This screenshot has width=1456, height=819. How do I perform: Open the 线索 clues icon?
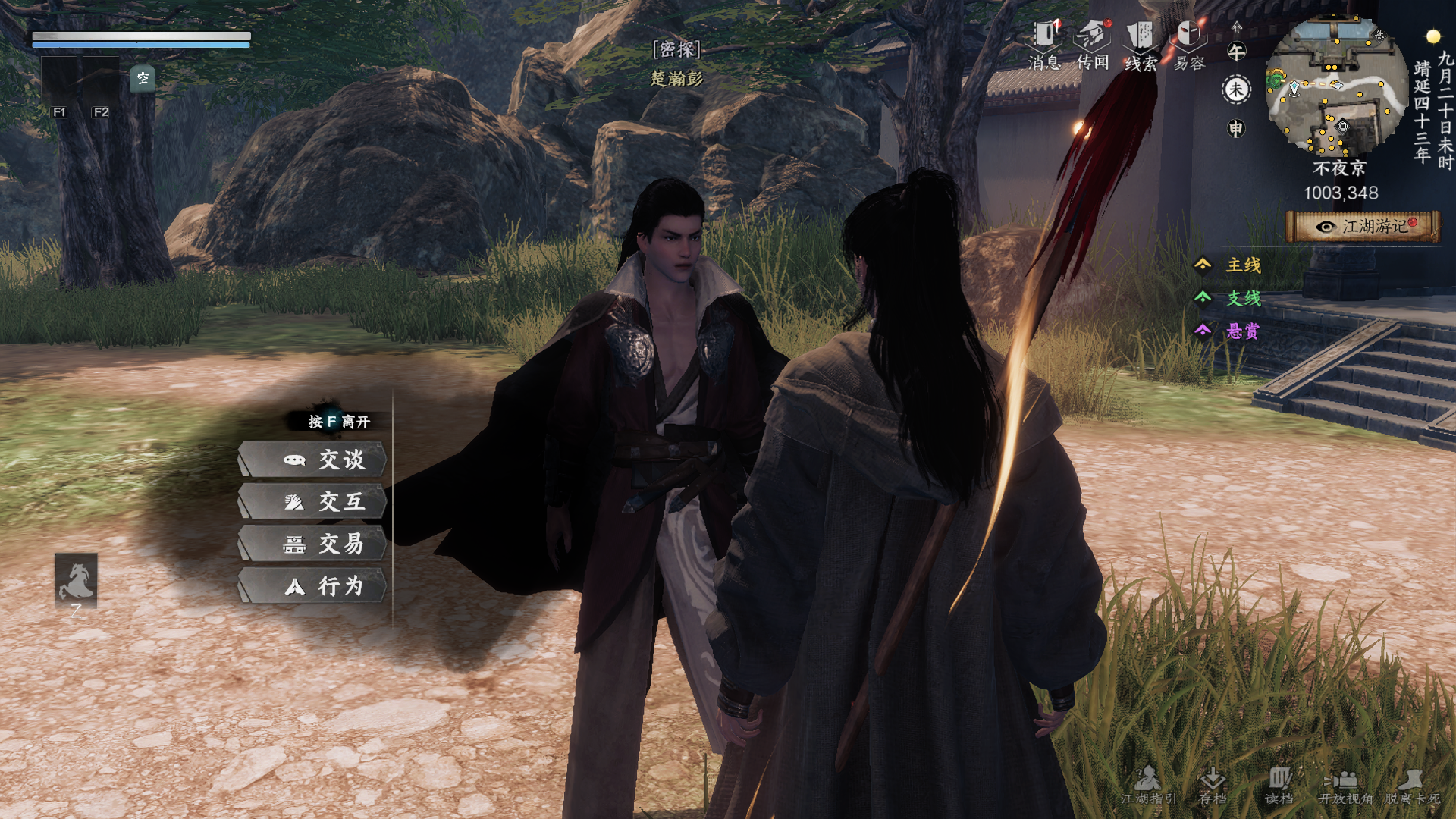pos(1141,44)
